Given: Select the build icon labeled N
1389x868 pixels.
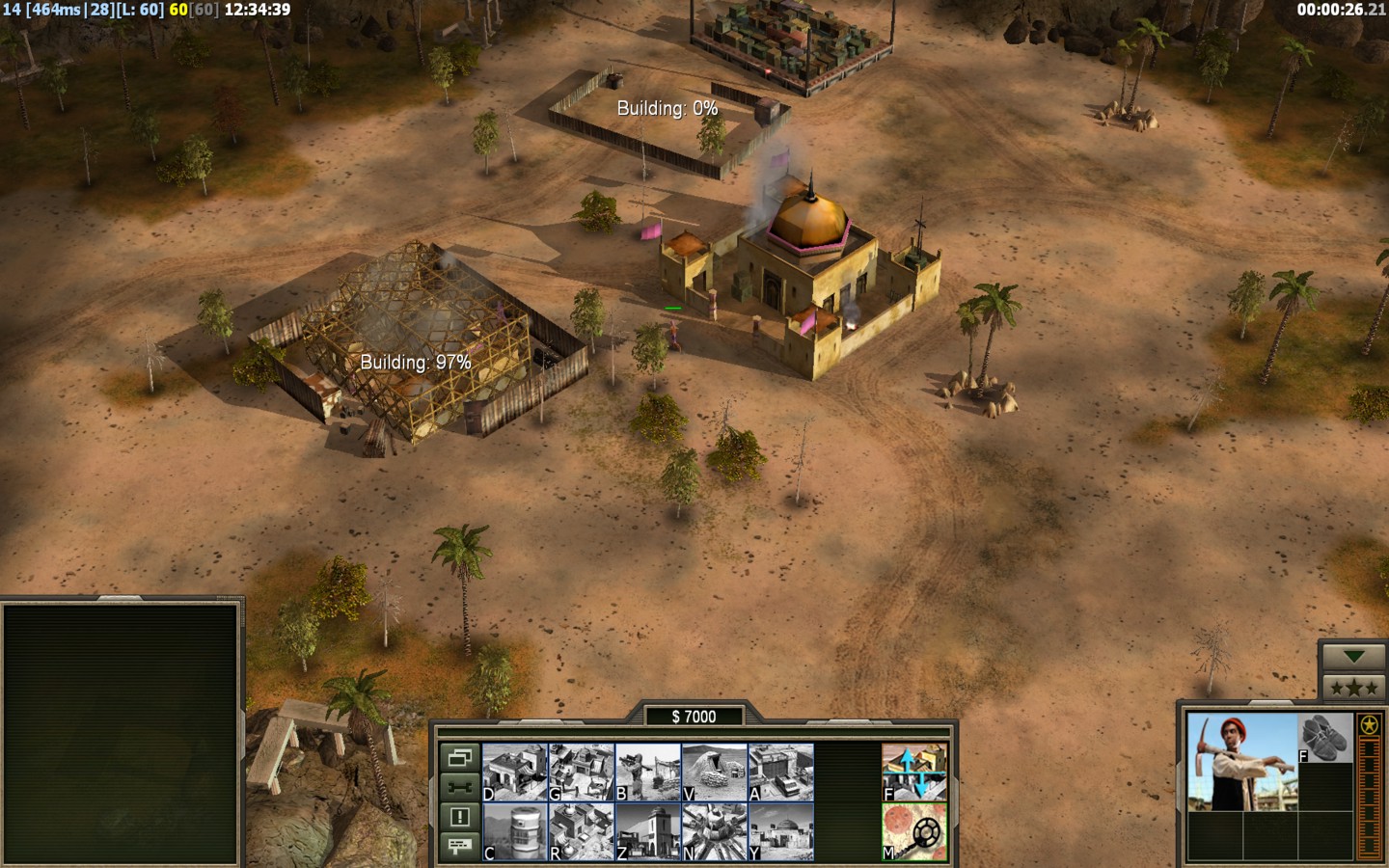Looking at the screenshot, I should [x=715, y=831].
